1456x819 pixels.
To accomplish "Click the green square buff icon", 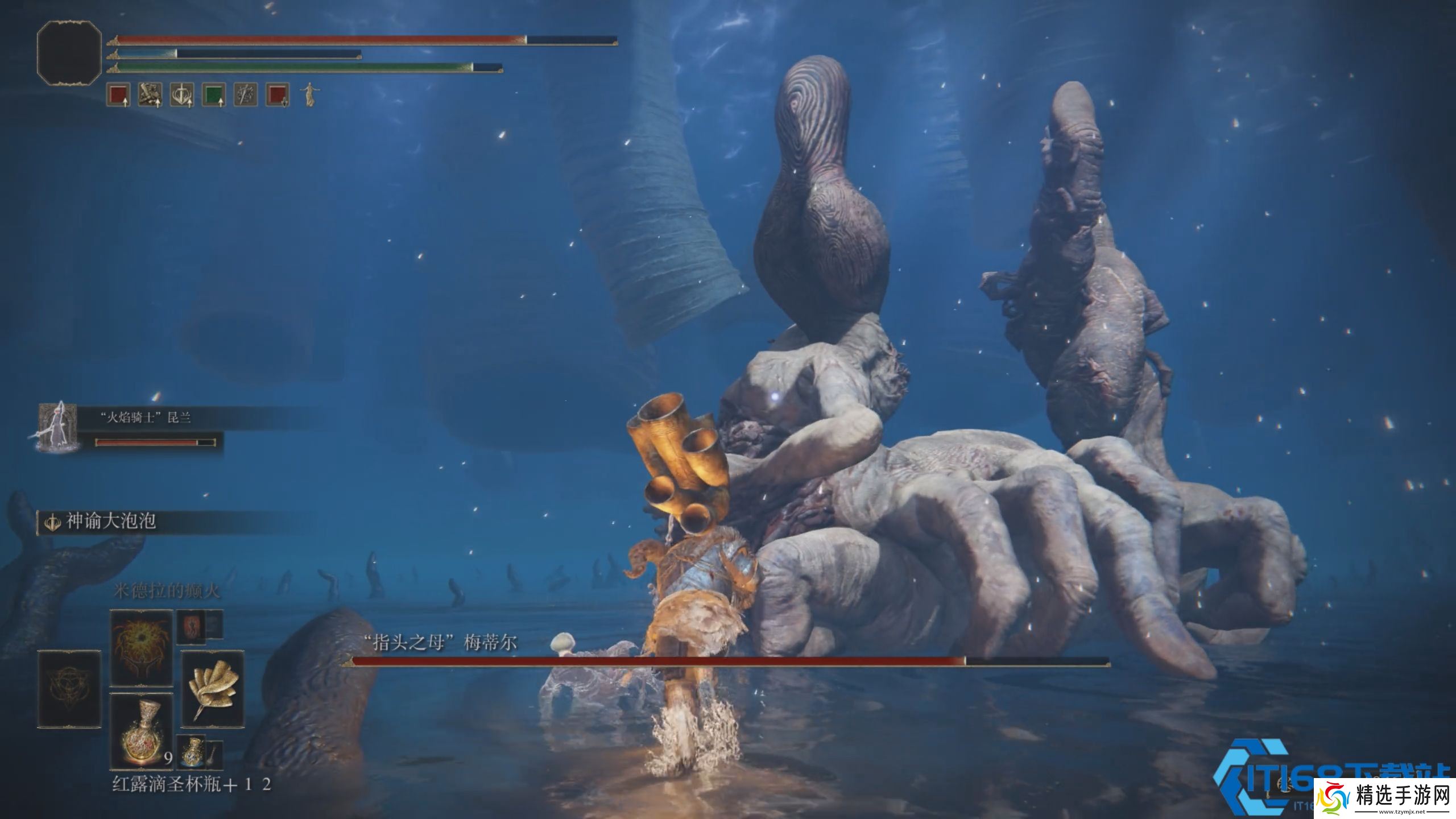I will tap(214, 94).
